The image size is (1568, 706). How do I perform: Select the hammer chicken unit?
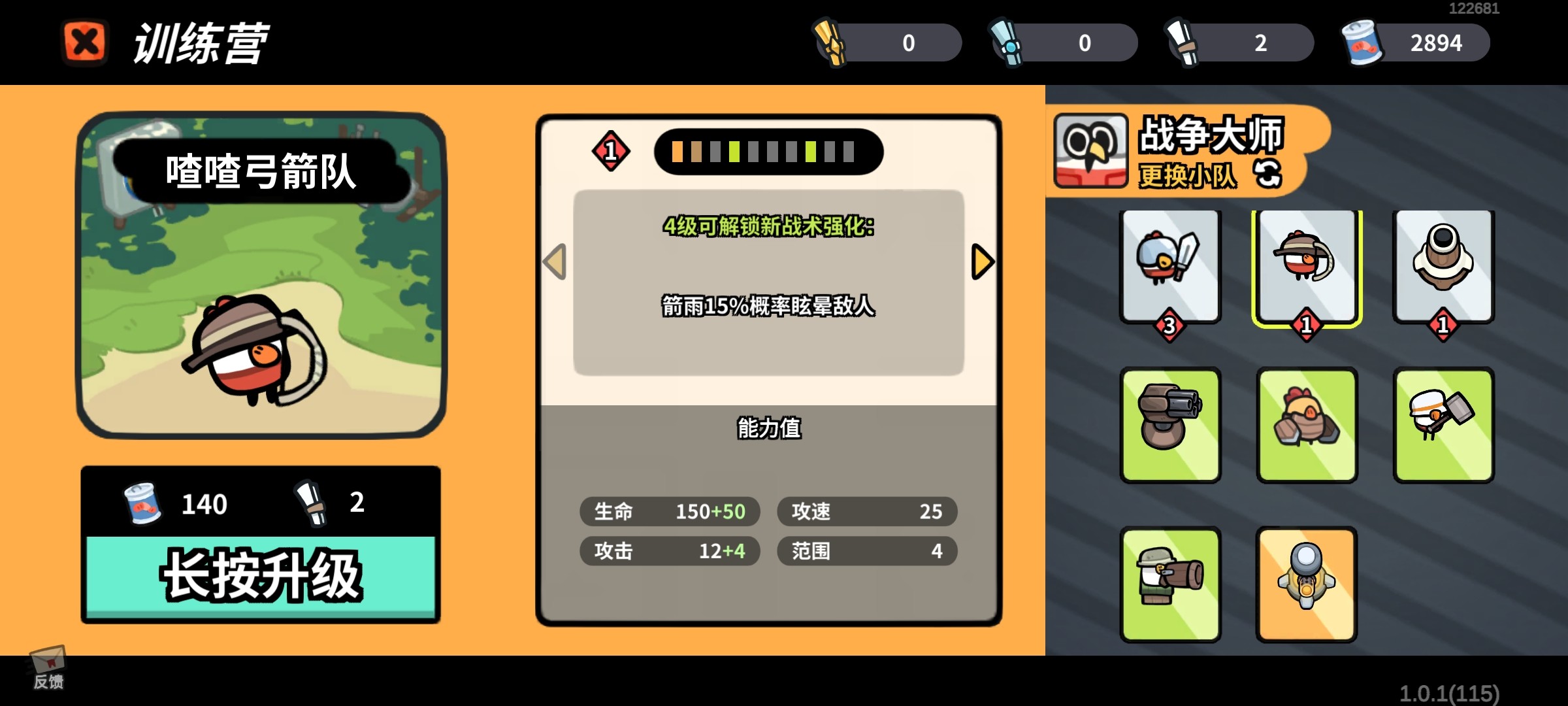[1444, 425]
